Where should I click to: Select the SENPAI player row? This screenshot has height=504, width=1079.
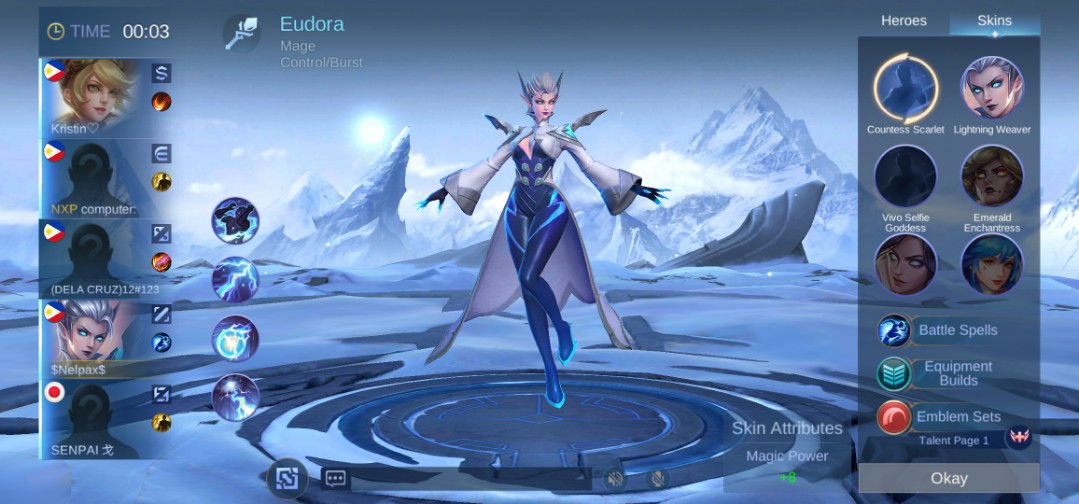pos(106,419)
